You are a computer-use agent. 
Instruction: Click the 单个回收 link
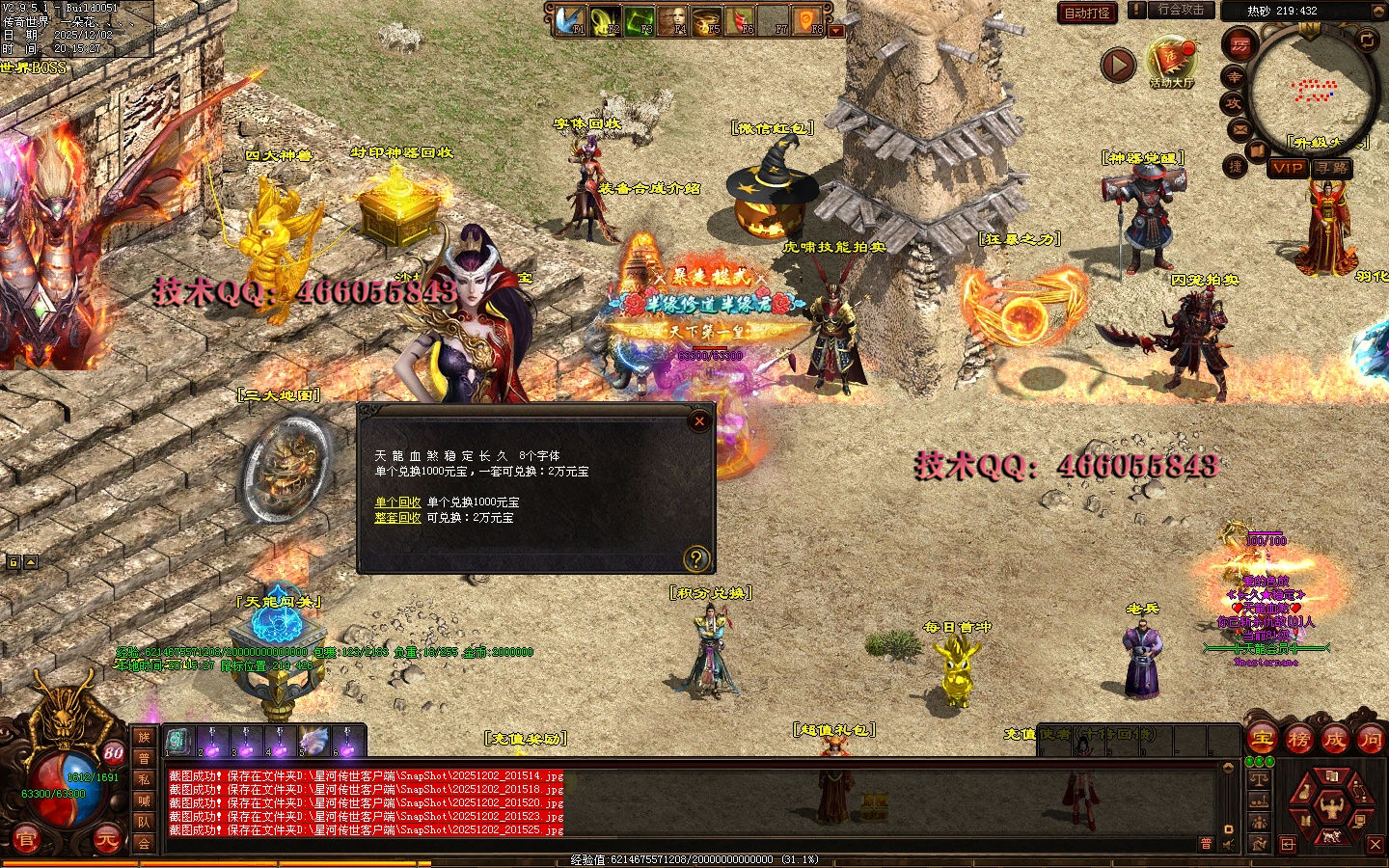coord(397,502)
